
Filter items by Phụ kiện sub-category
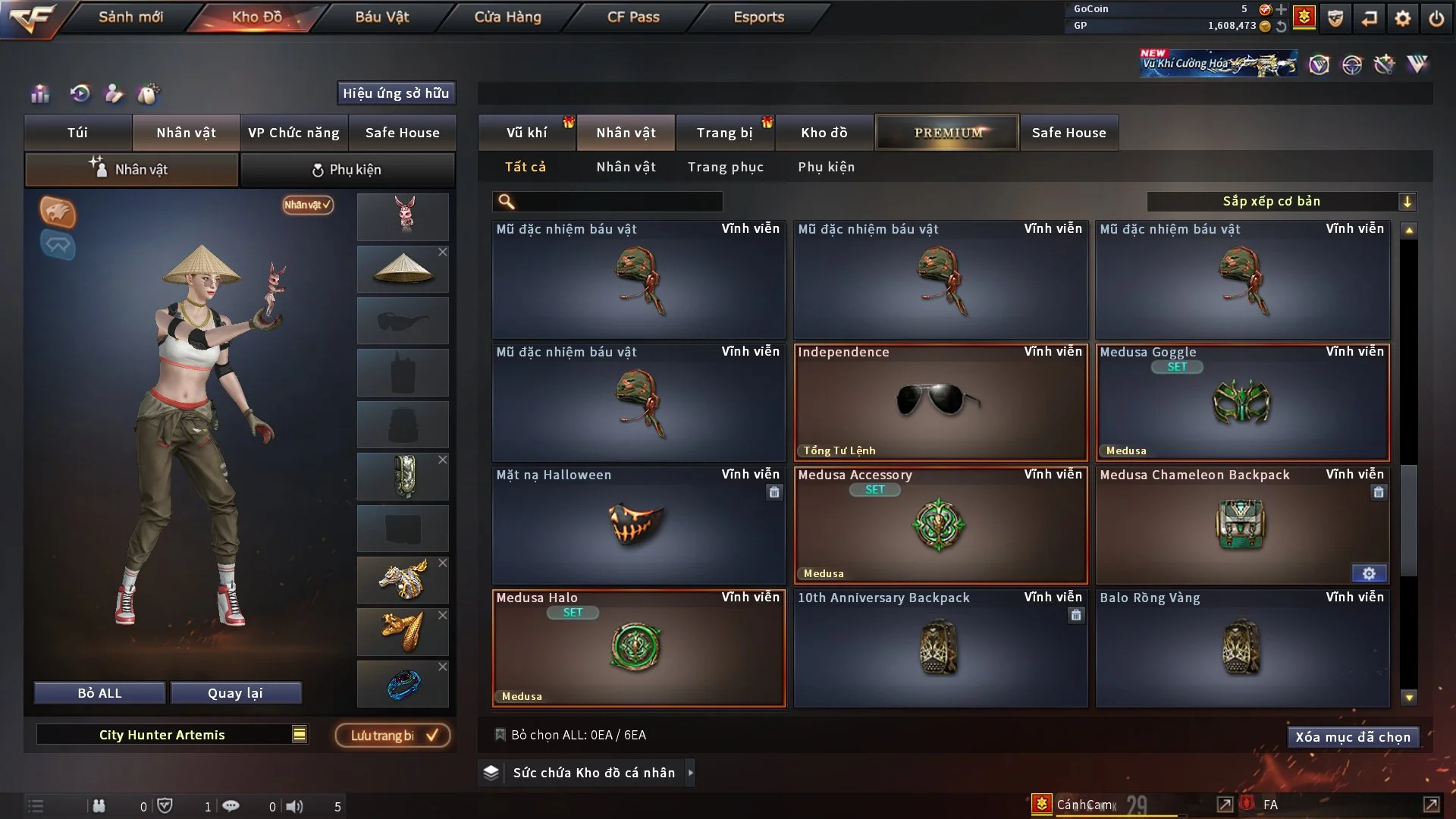pos(826,167)
